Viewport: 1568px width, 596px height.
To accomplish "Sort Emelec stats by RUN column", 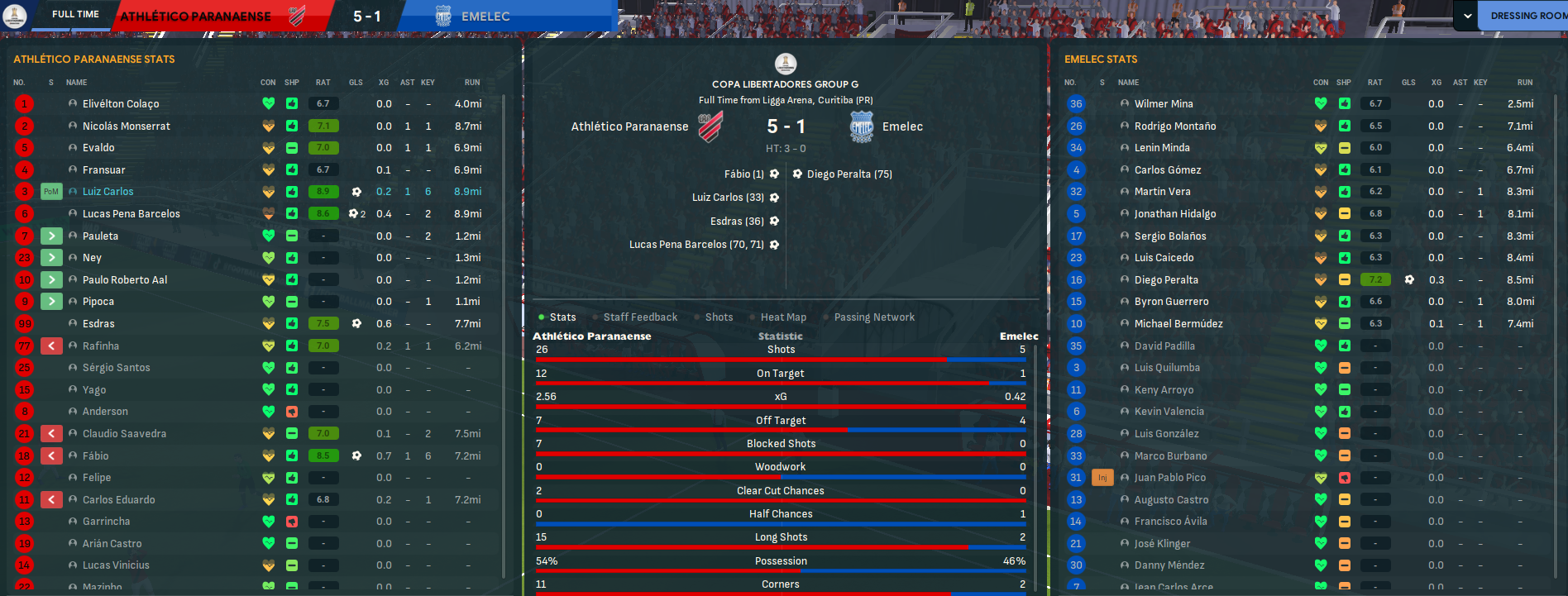I will pos(1525,83).
